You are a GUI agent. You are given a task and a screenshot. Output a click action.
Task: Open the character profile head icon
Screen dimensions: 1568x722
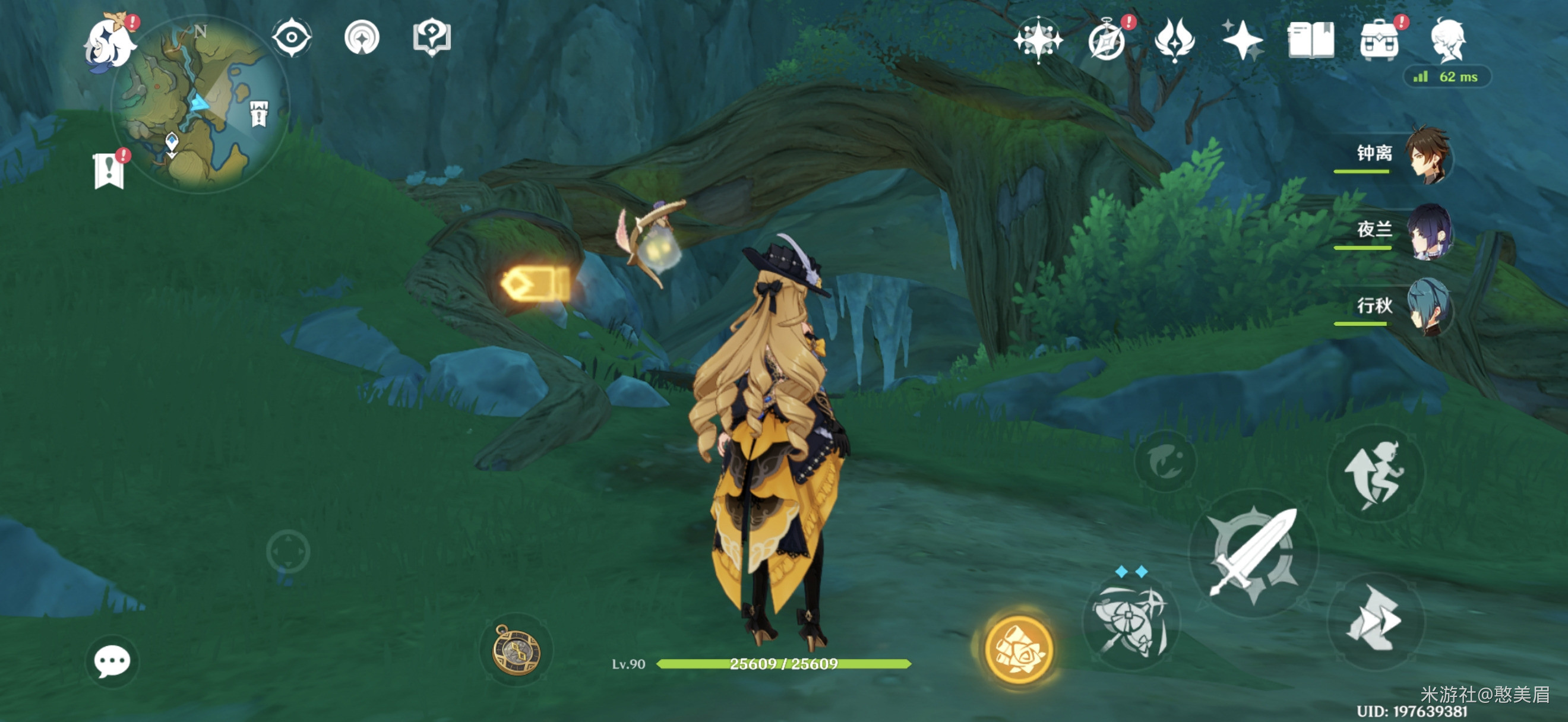pyautogui.click(x=1447, y=40)
